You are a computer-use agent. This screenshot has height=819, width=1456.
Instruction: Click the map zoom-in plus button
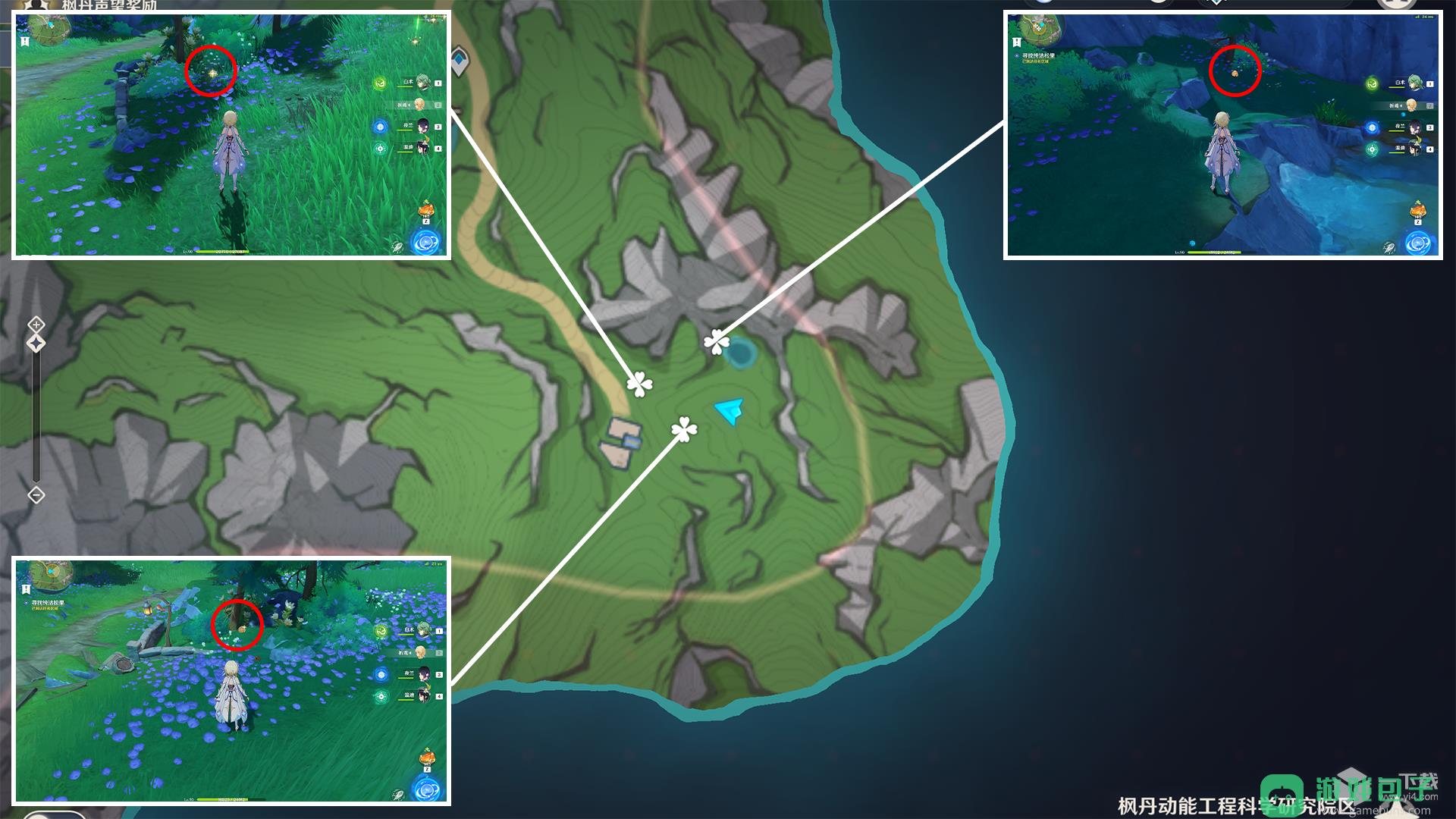(36, 325)
